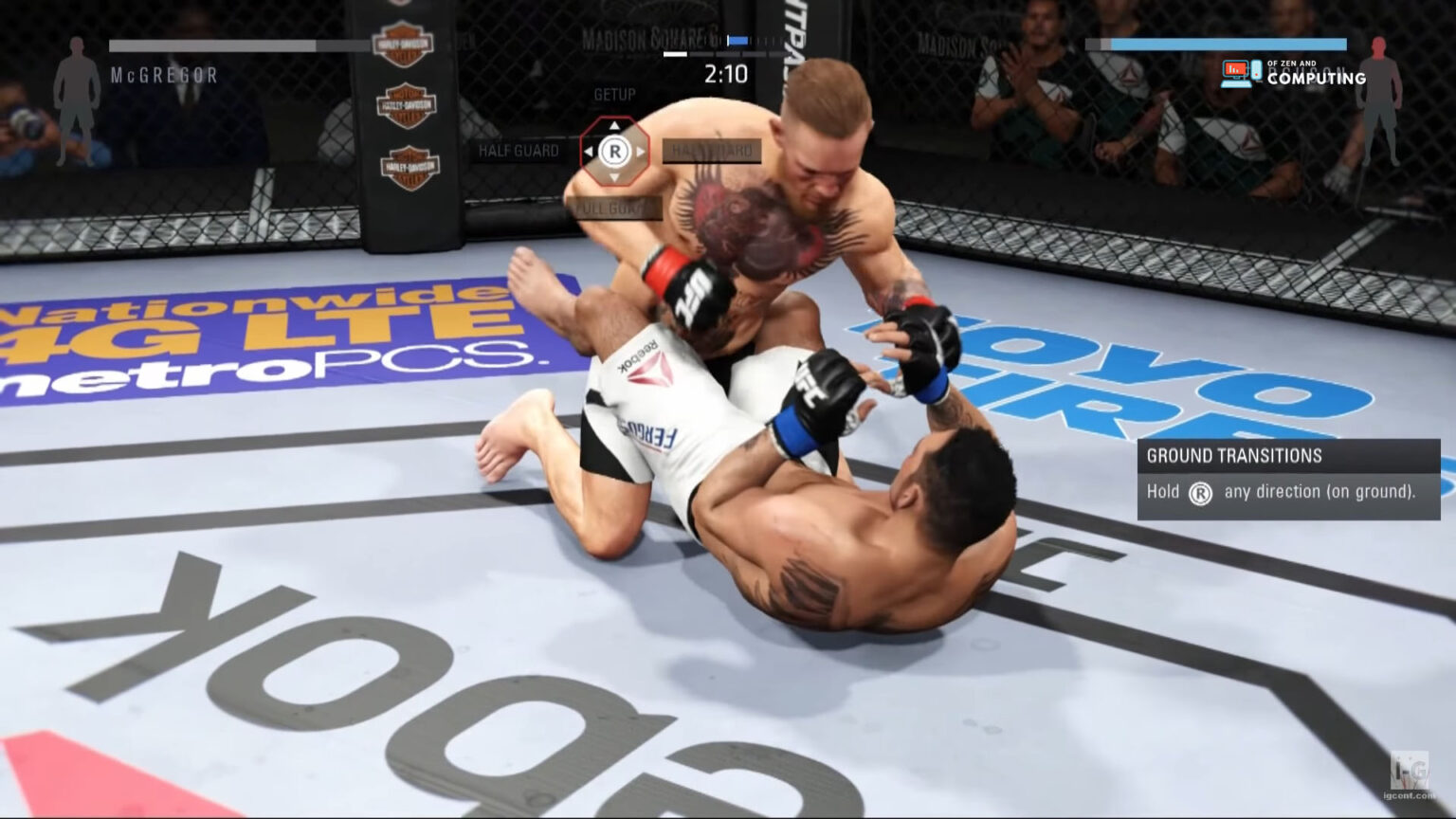Click the computer icon in the Zen watermark
This screenshot has width=1456, height=819.
coord(1234,70)
